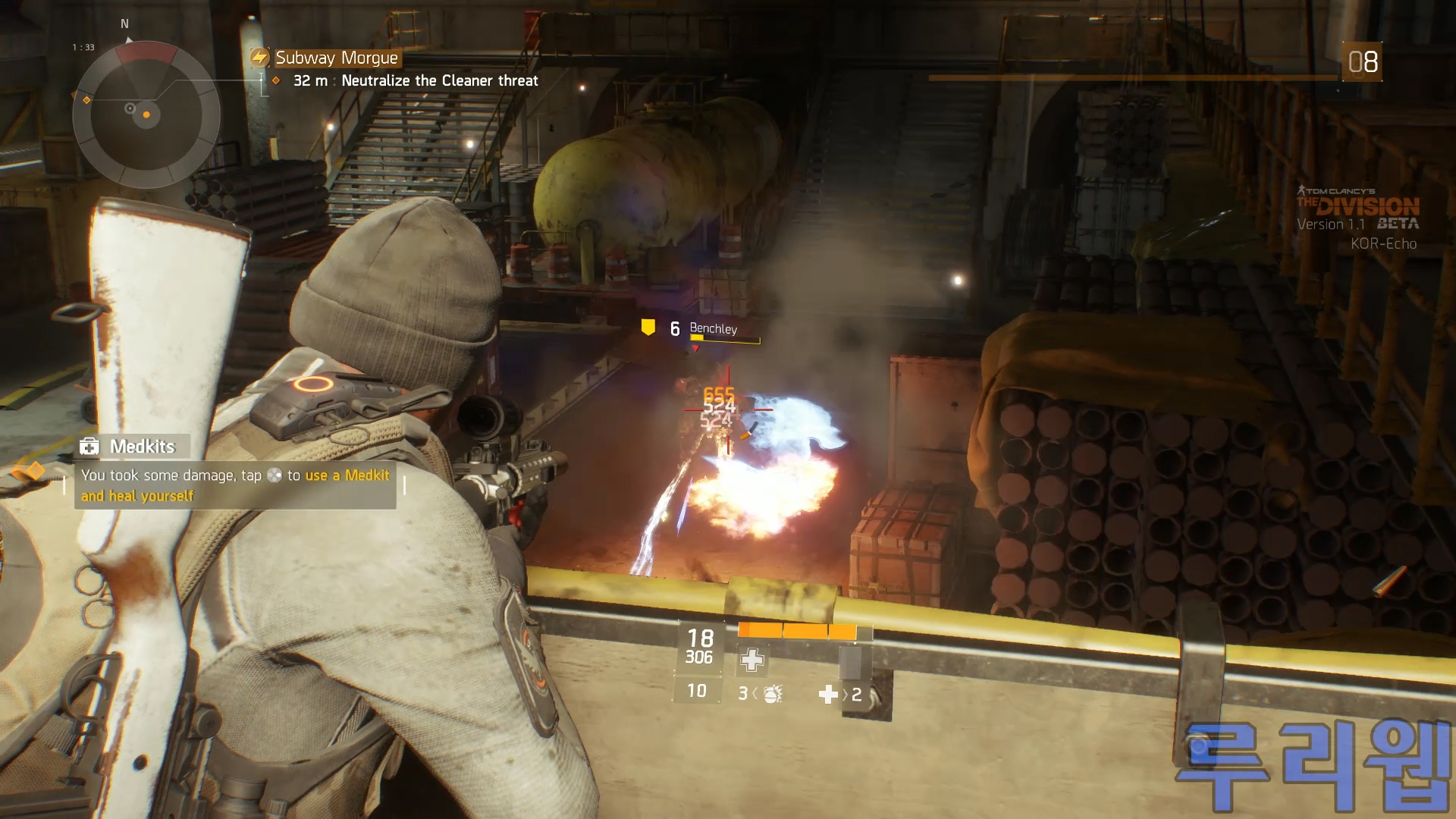Select the grenade icon
The image size is (1456, 819).
click(773, 693)
